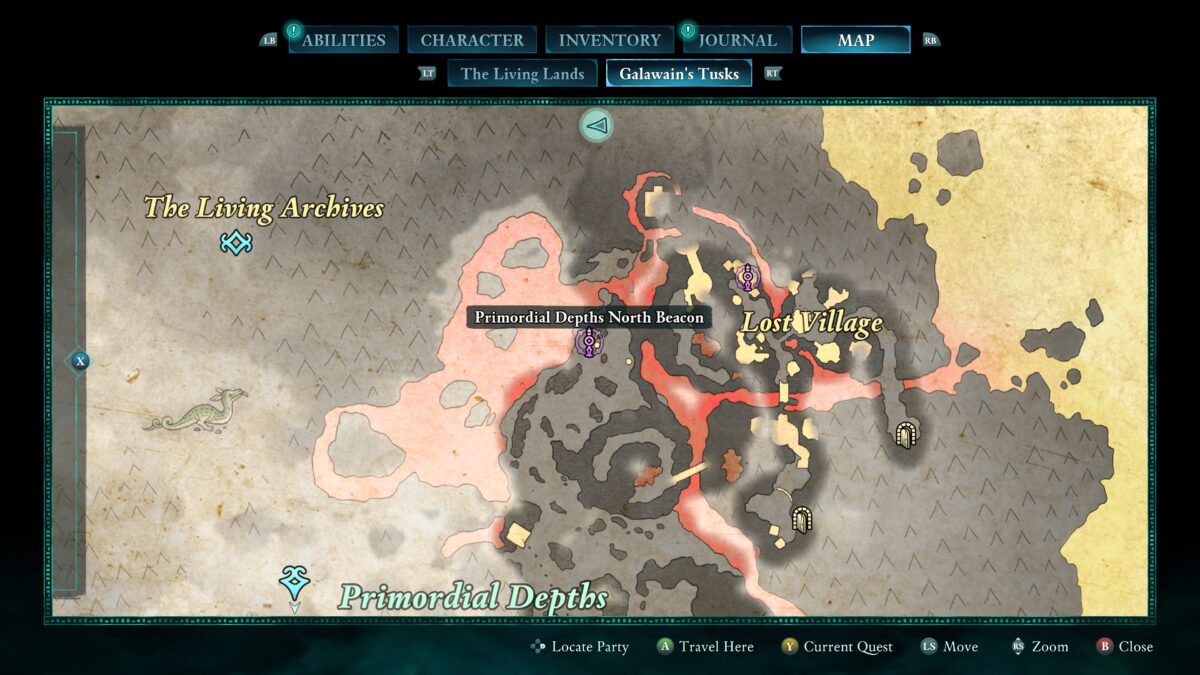
Task: Select the Primordial Depths North Beacon marker
Action: pos(591,343)
